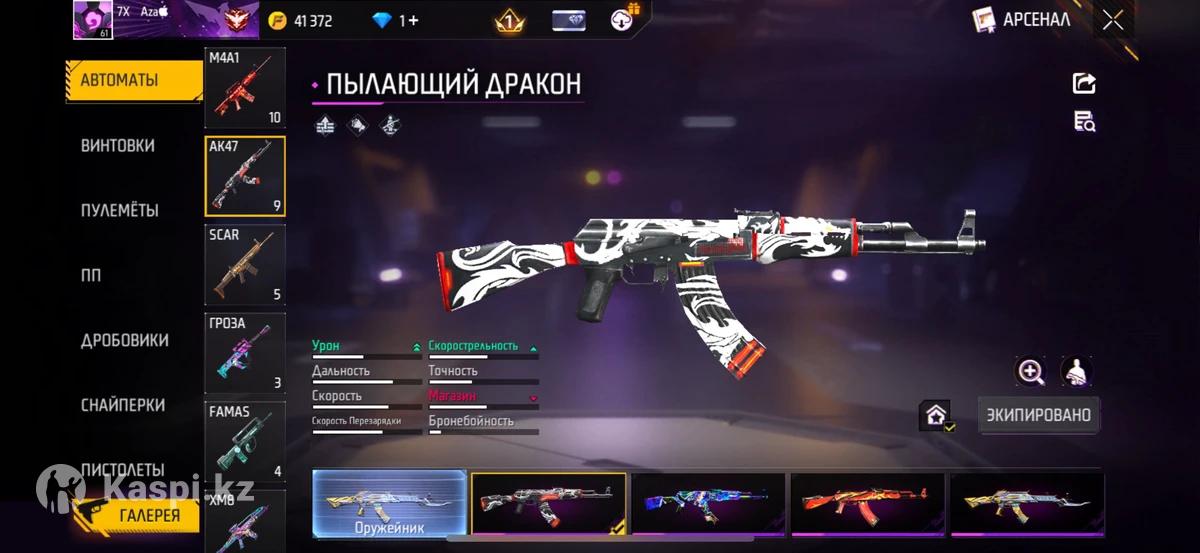
Task: Open the Оружейник skin card
Action: pyautogui.click(x=389, y=503)
